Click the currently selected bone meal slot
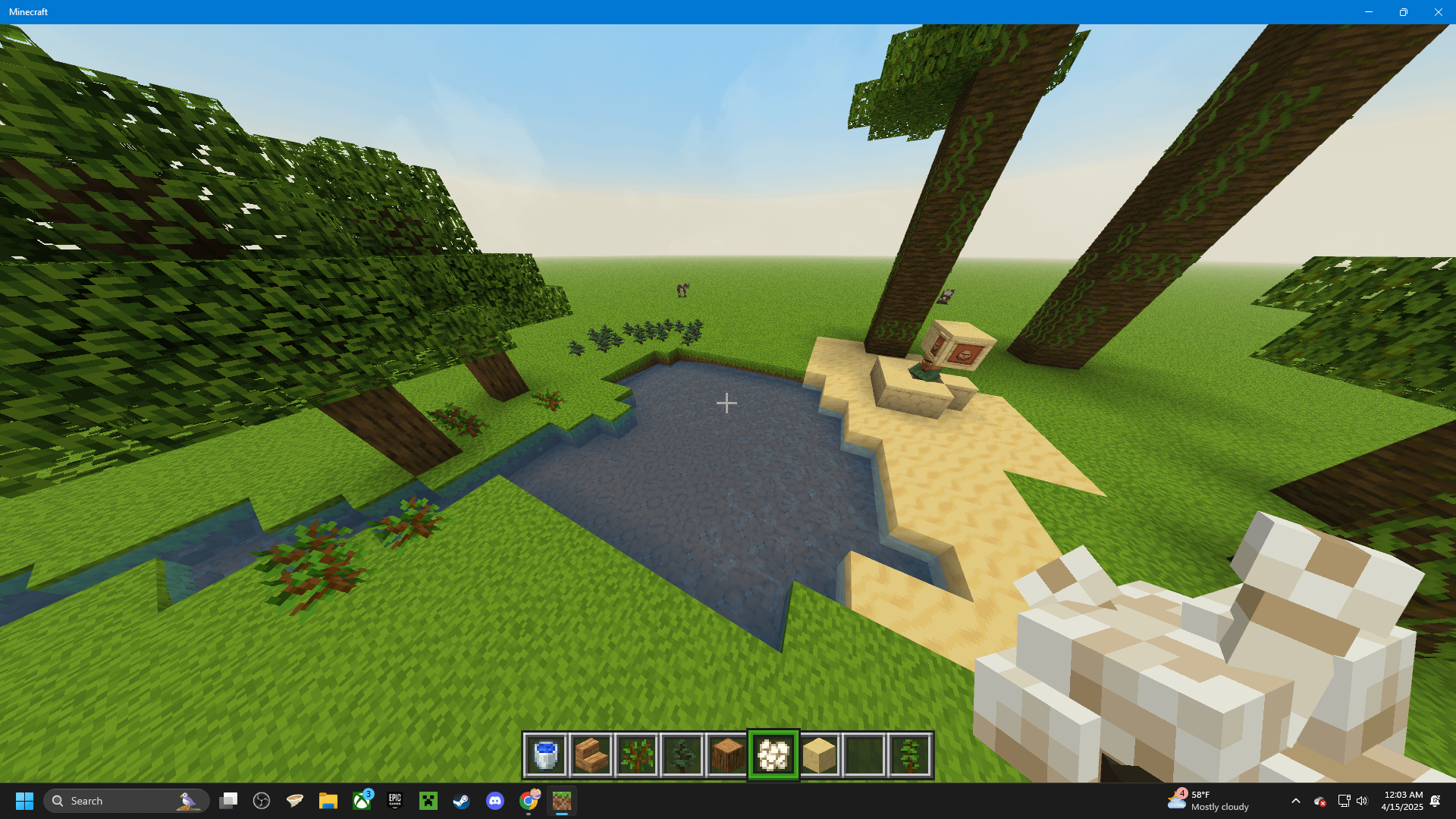 click(x=773, y=754)
